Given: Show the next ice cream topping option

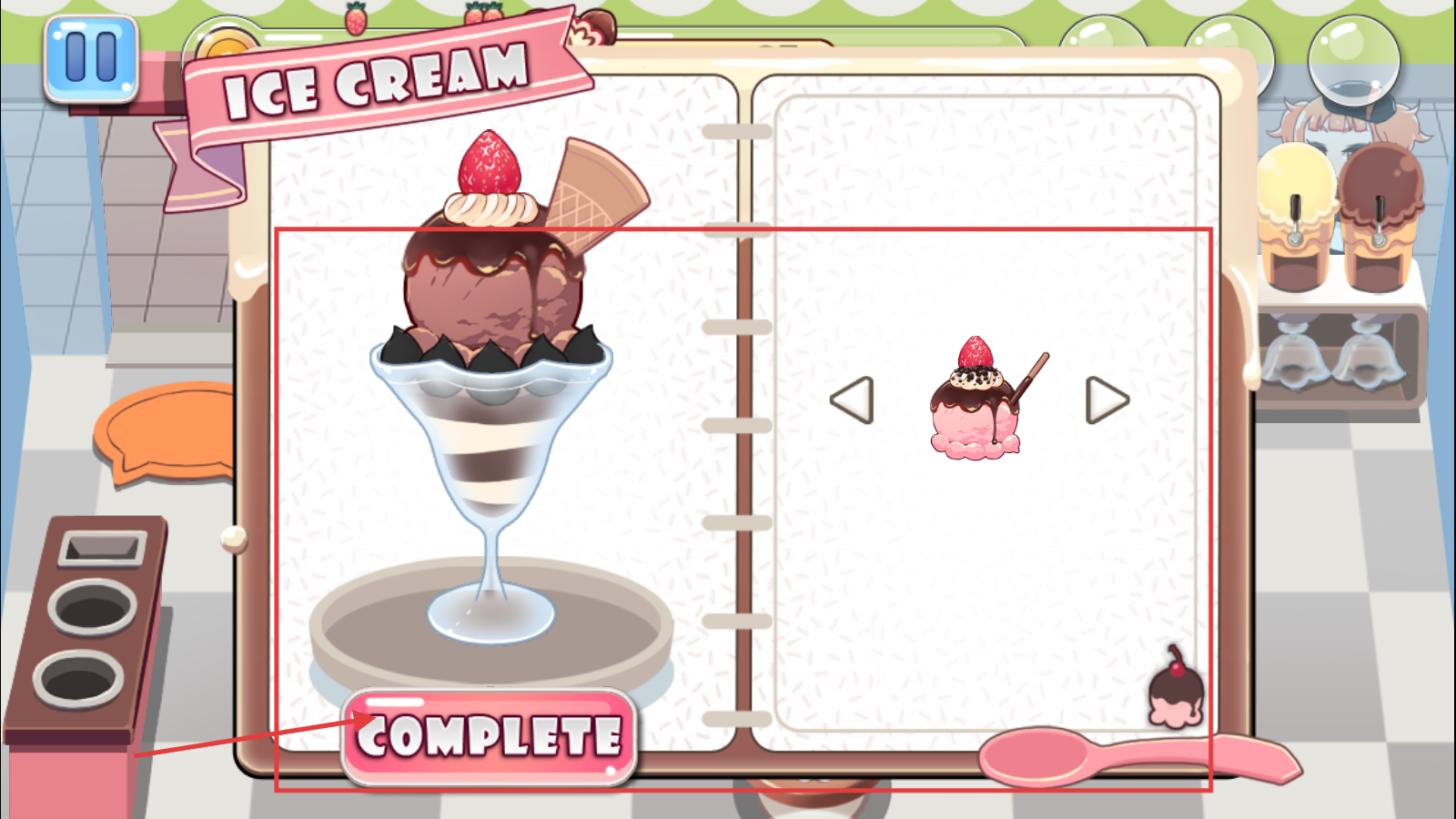Looking at the screenshot, I should [x=1107, y=400].
